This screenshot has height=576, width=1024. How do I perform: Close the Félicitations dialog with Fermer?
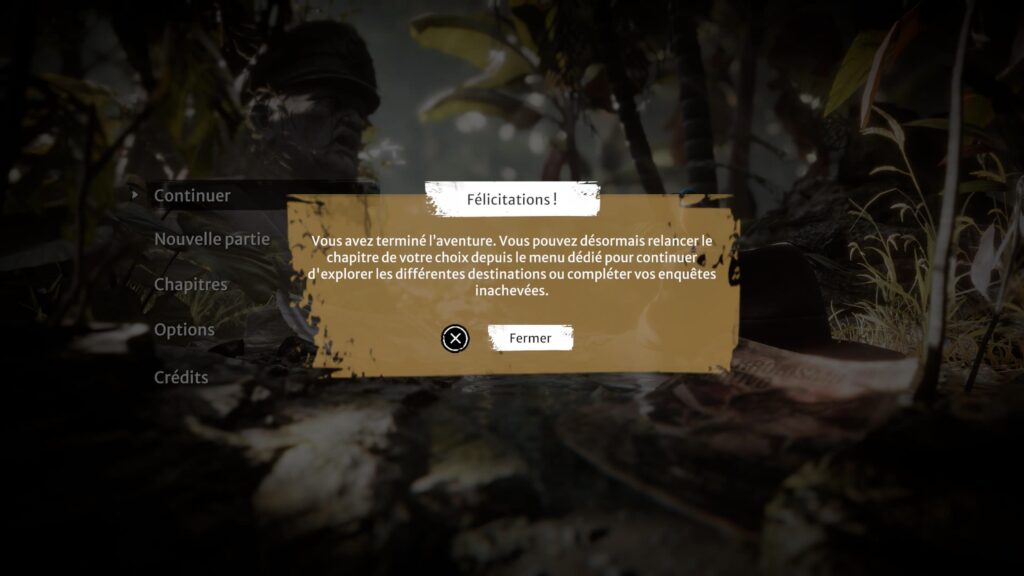coord(530,338)
